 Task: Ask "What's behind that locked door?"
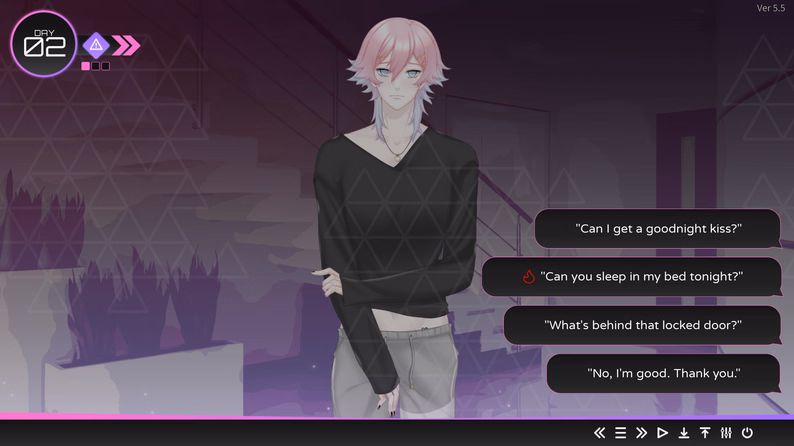click(642, 325)
